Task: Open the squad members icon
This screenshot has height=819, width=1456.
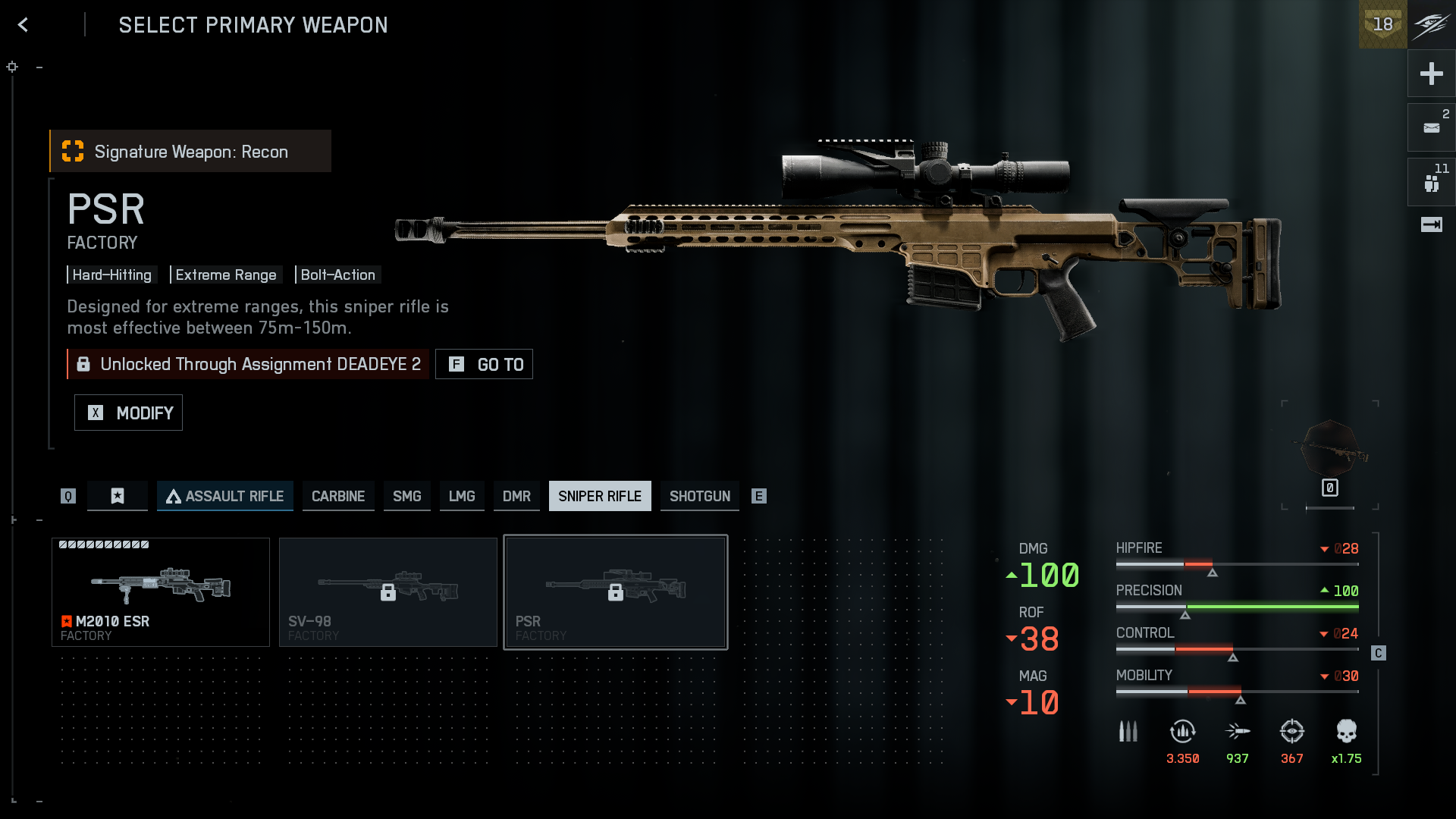Action: [1431, 182]
